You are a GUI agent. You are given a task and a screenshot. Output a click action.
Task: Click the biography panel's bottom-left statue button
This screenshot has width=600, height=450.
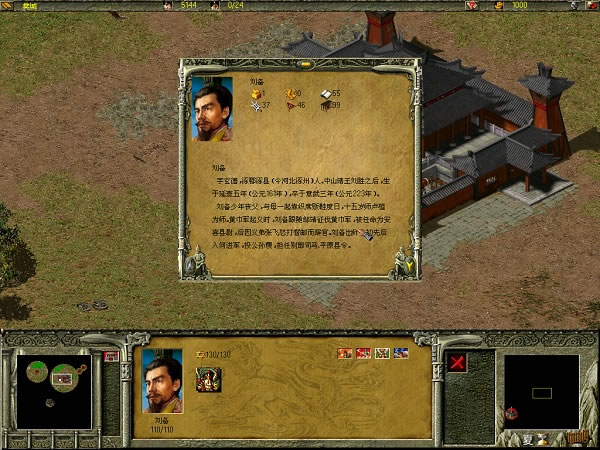click(x=196, y=263)
